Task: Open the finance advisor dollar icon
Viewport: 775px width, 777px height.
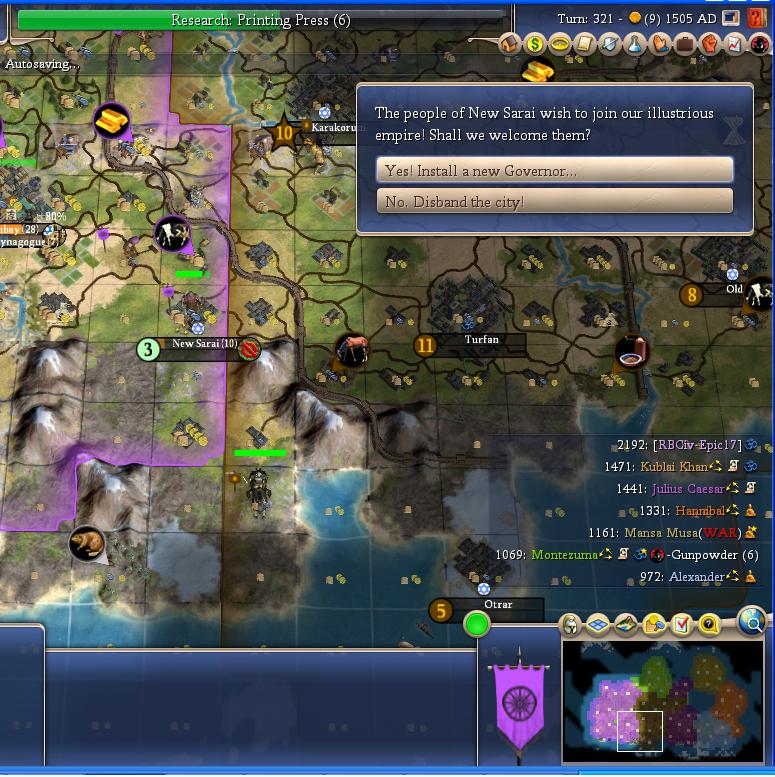Action: [535, 44]
